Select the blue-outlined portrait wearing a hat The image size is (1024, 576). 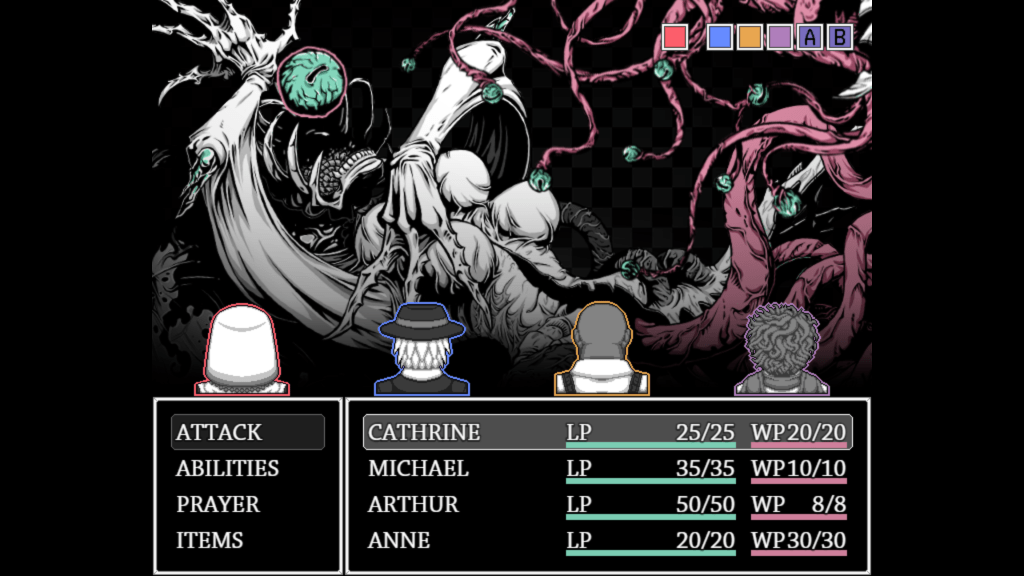(421, 350)
